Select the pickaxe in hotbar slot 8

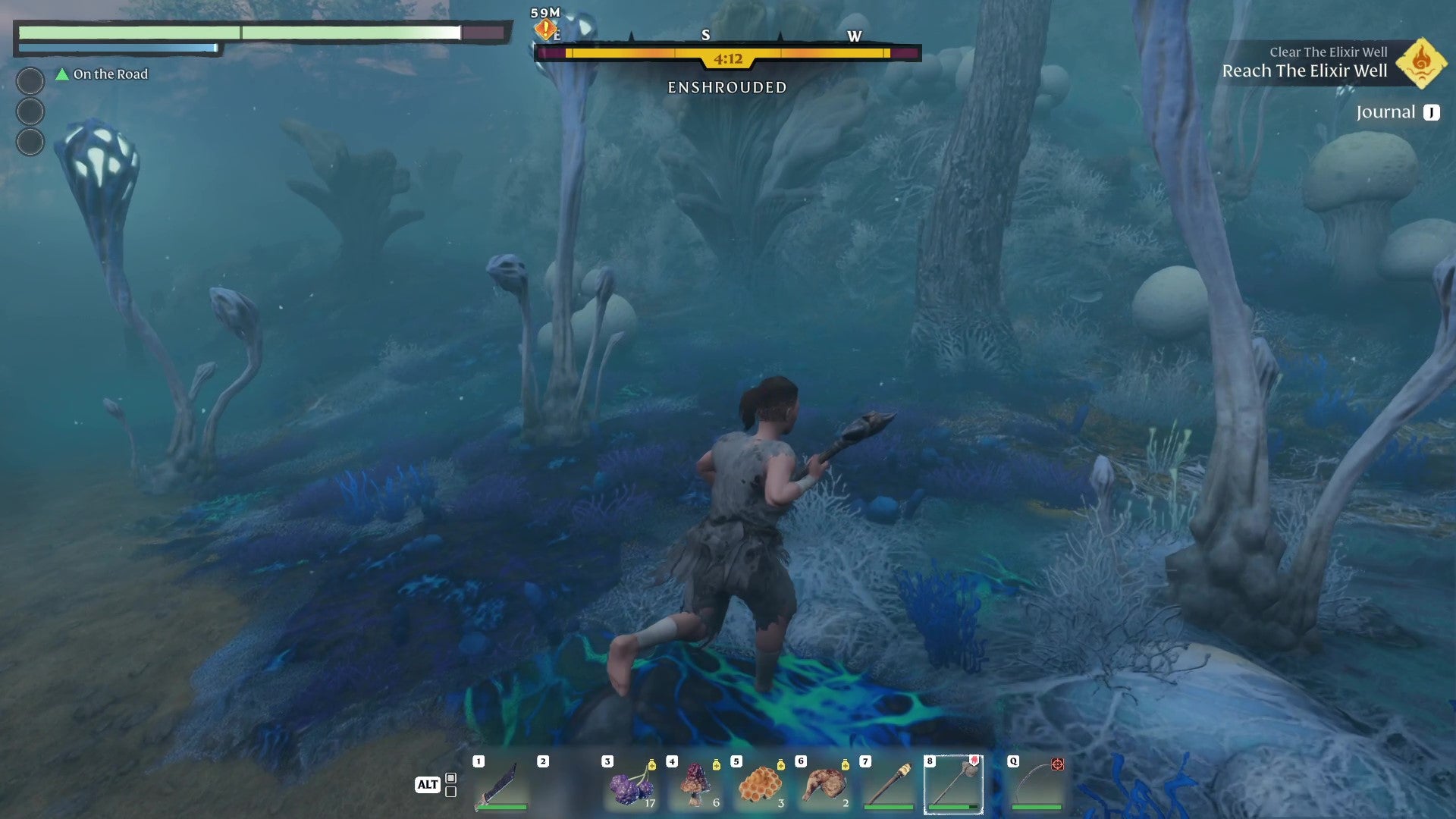click(953, 785)
